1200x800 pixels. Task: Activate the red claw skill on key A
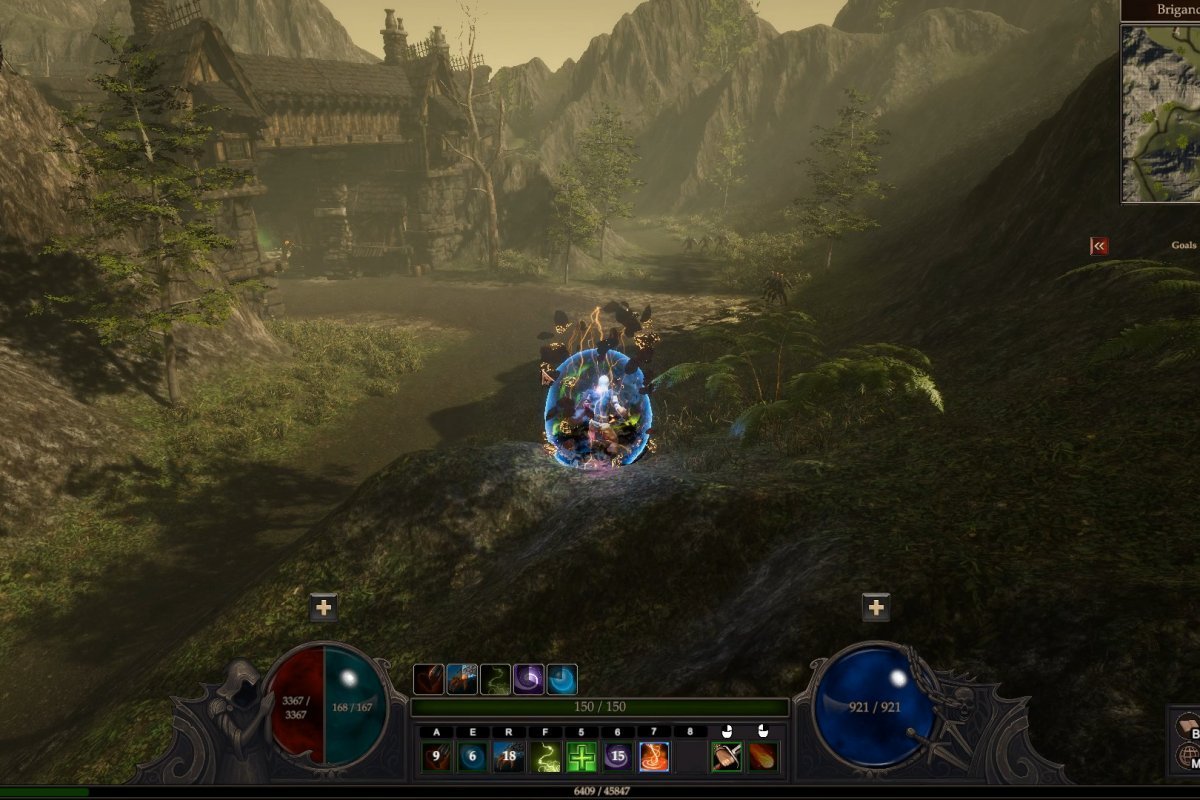[x=436, y=757]
